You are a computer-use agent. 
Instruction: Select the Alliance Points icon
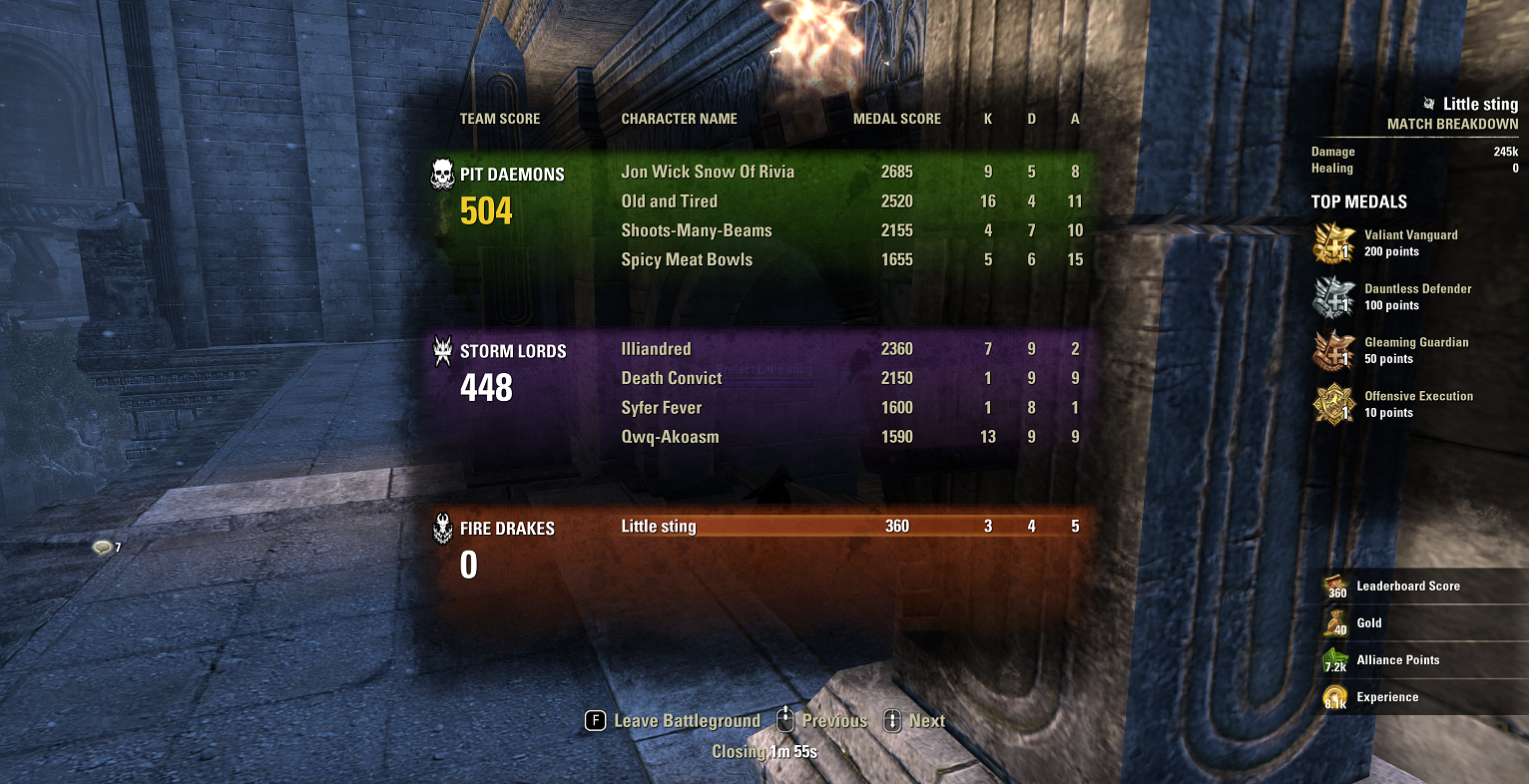click(1334, 659)
